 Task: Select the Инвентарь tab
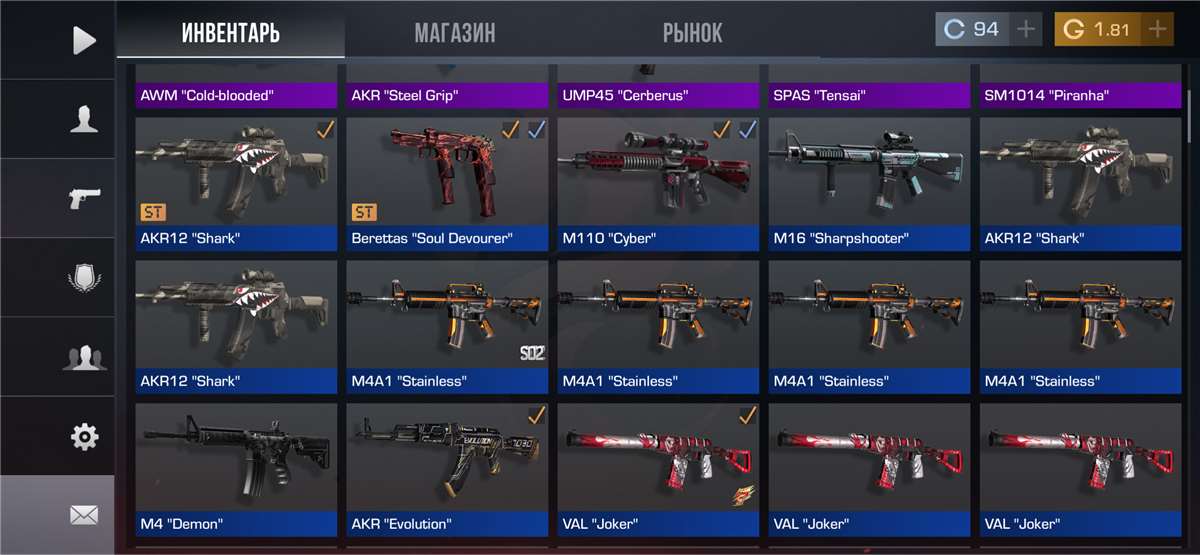tap(231, 32)
